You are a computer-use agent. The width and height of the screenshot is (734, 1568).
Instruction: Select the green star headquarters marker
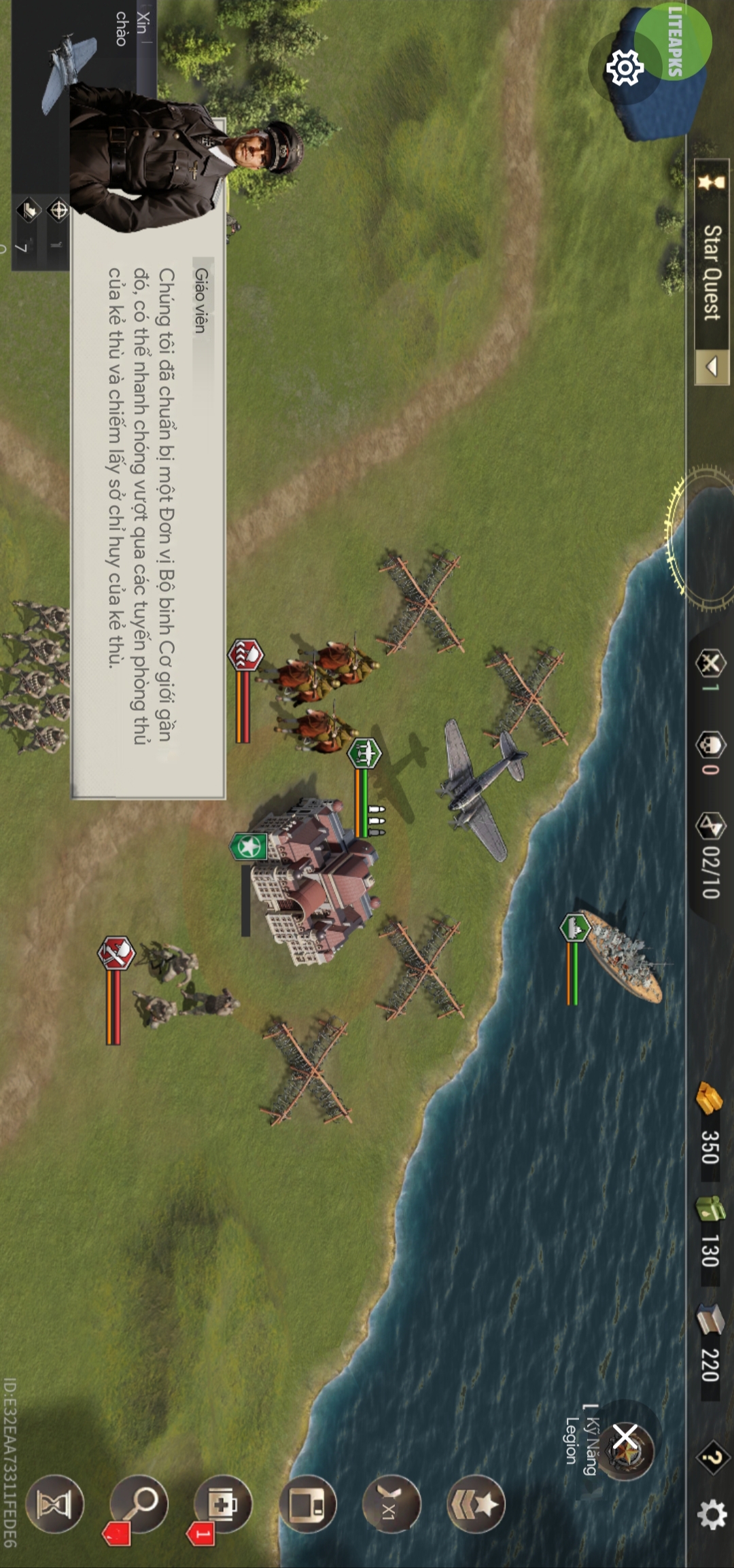[249, 847]
